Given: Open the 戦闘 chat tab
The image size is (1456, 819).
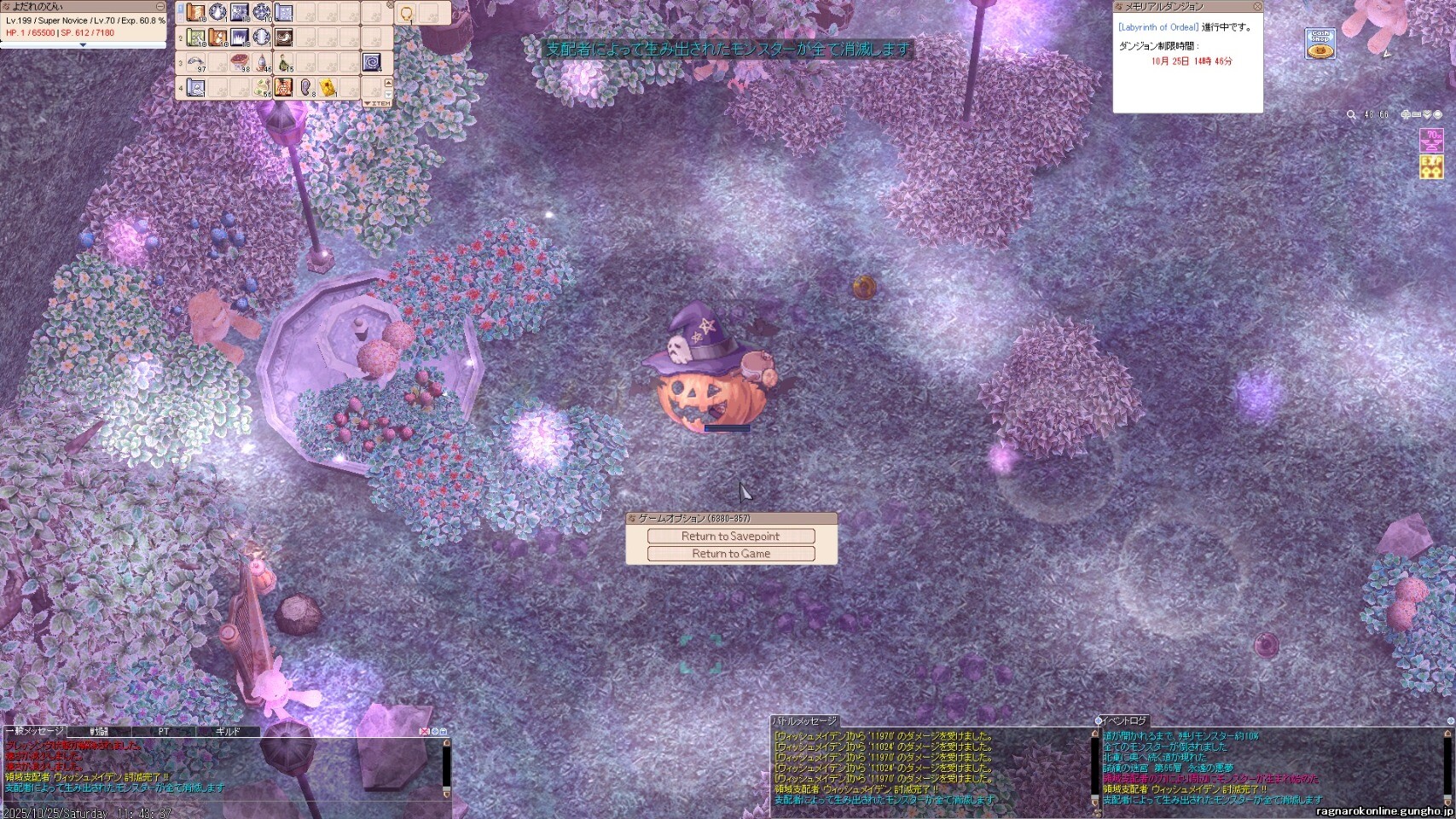Looking at the screenshot, I should [99, 732].
